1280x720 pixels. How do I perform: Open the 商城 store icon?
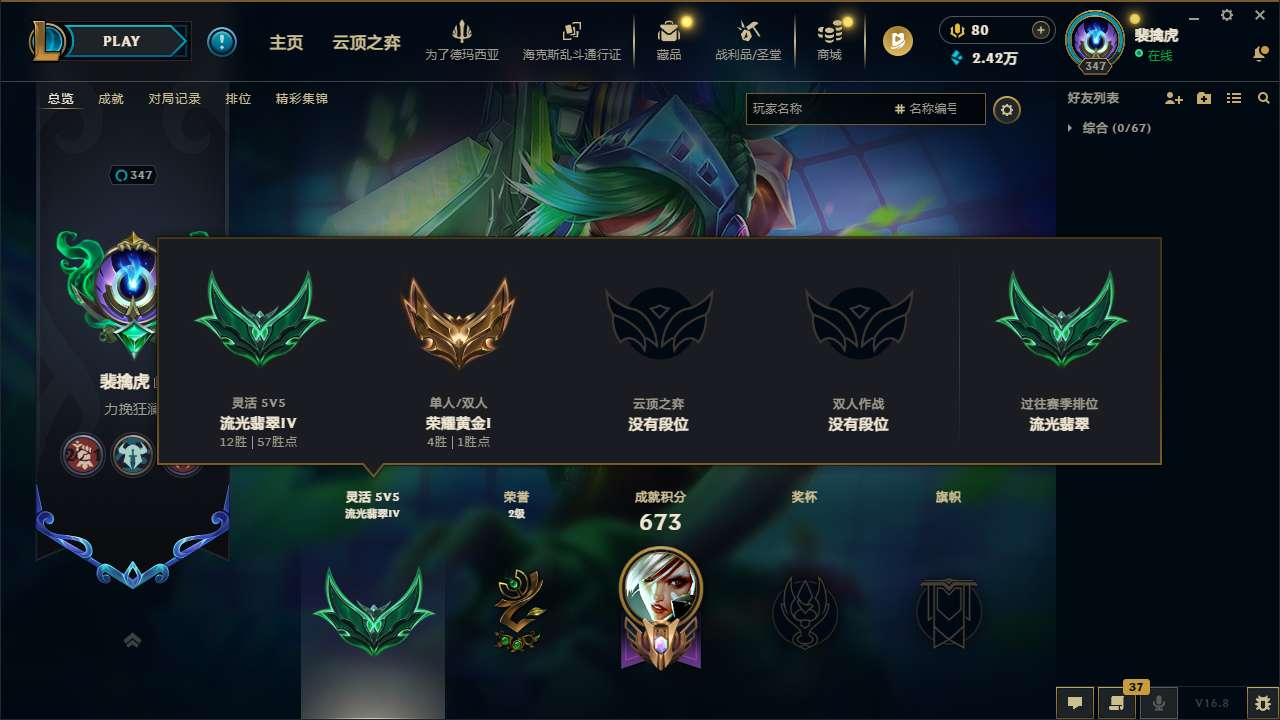click(829, 40)
